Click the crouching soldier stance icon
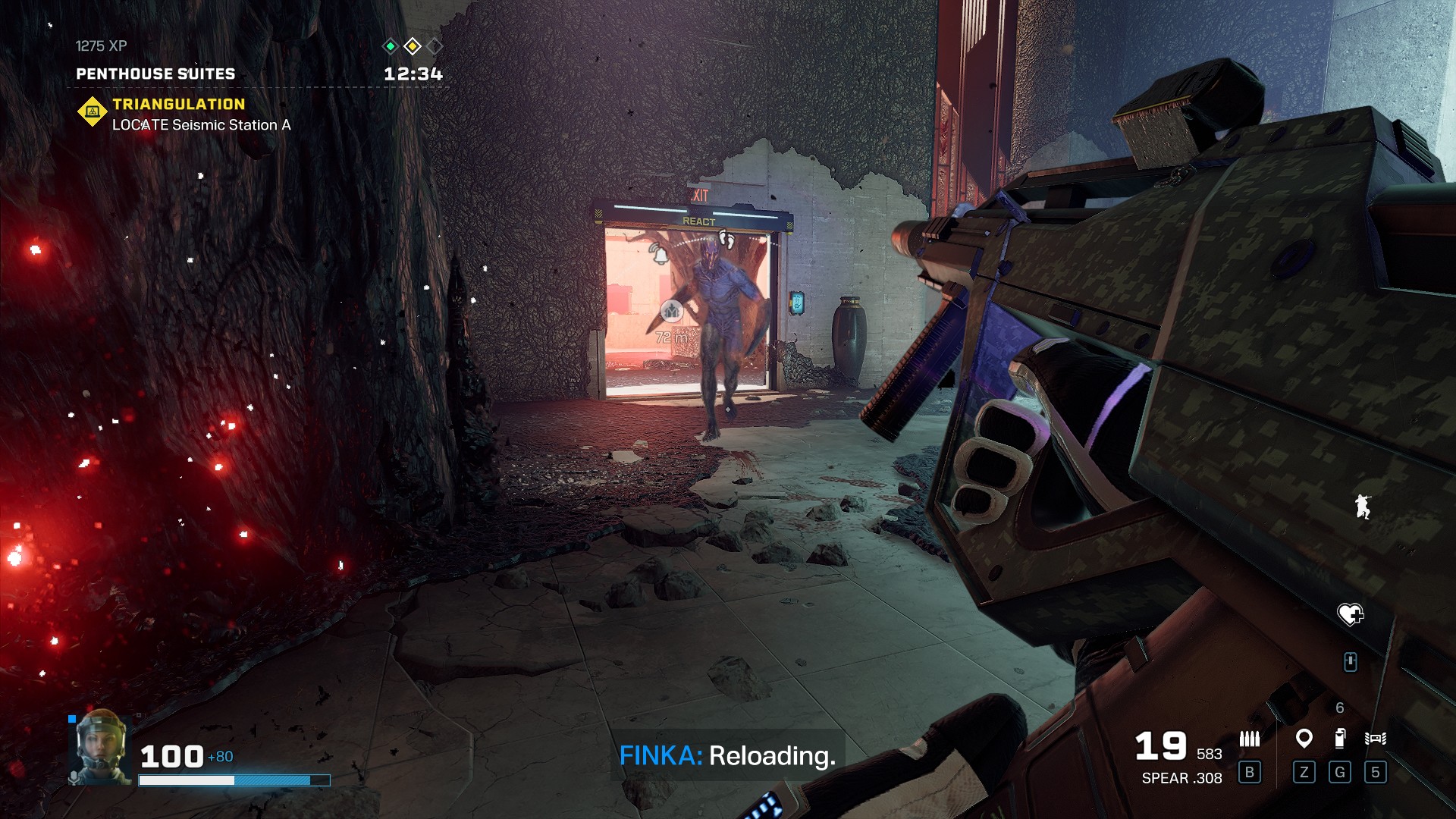The width and height of the screenshot is (1456, 819). (1363, 506)
